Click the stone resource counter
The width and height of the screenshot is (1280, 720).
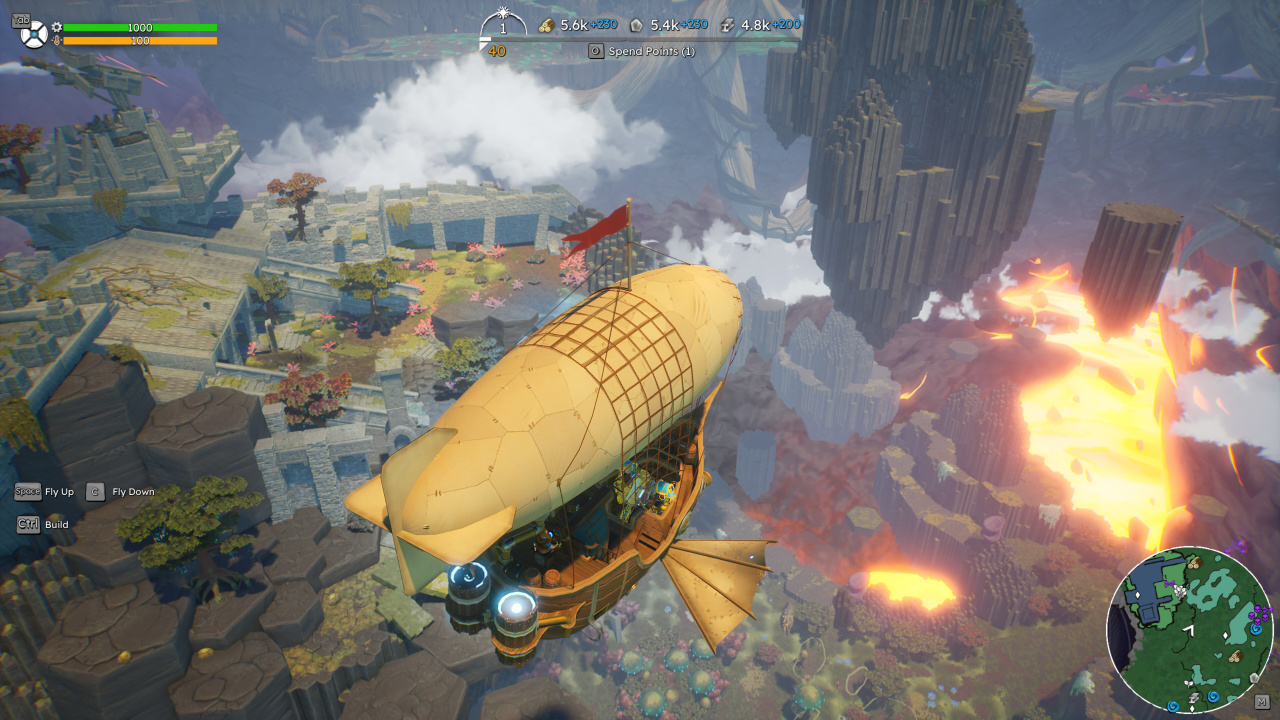click(666, 25)
